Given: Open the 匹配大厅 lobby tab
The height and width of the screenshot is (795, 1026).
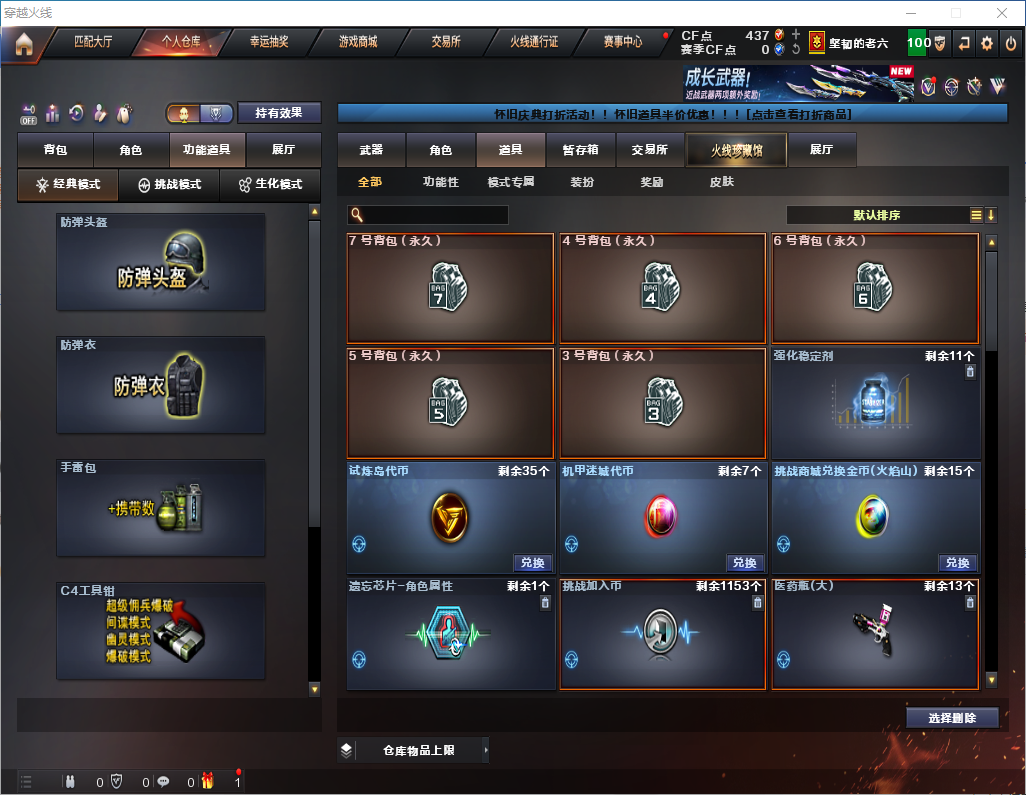Looking at the screenshot, I should click(x=93, y=42).
